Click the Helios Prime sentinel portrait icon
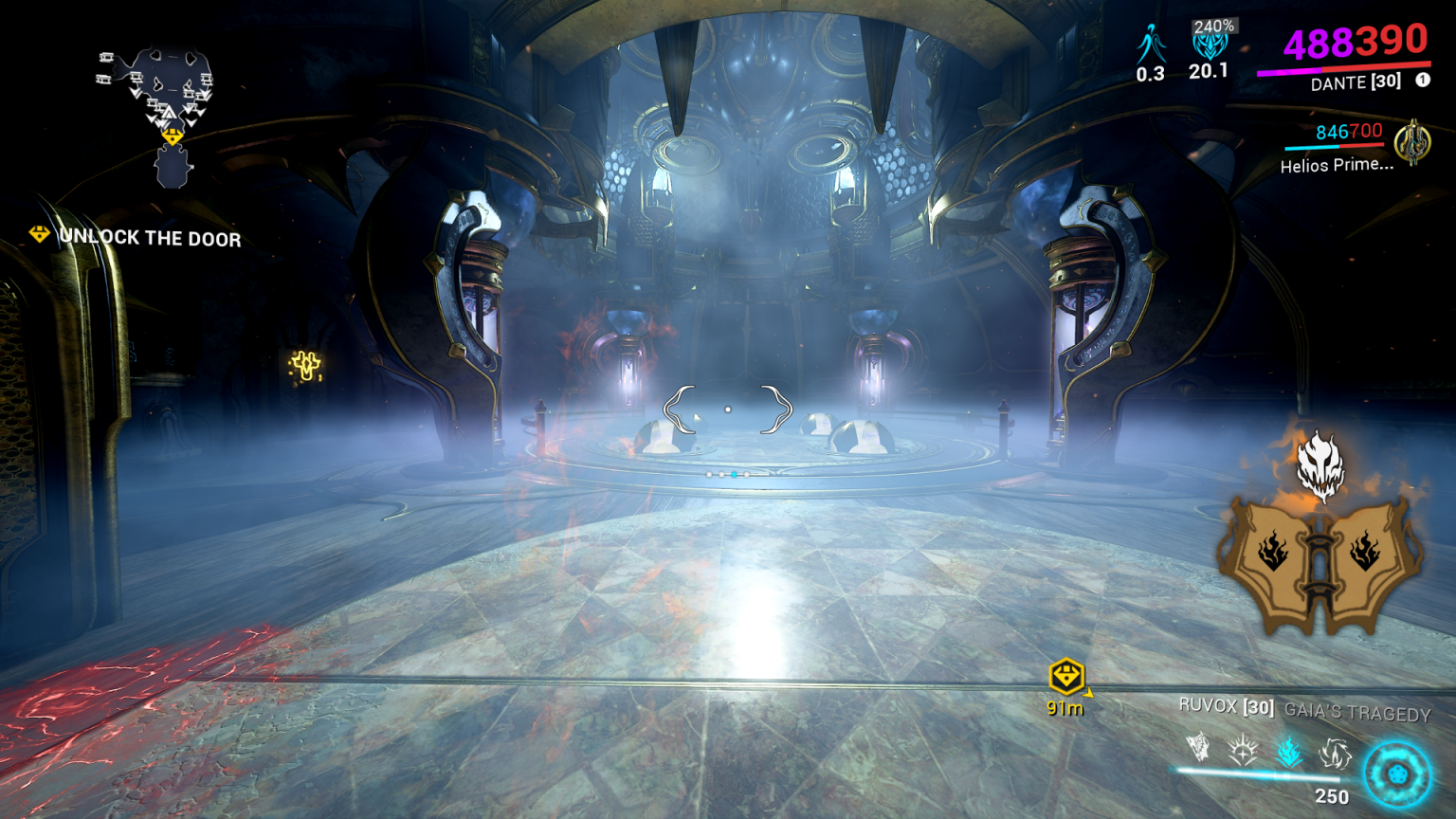 (1414, 142)
